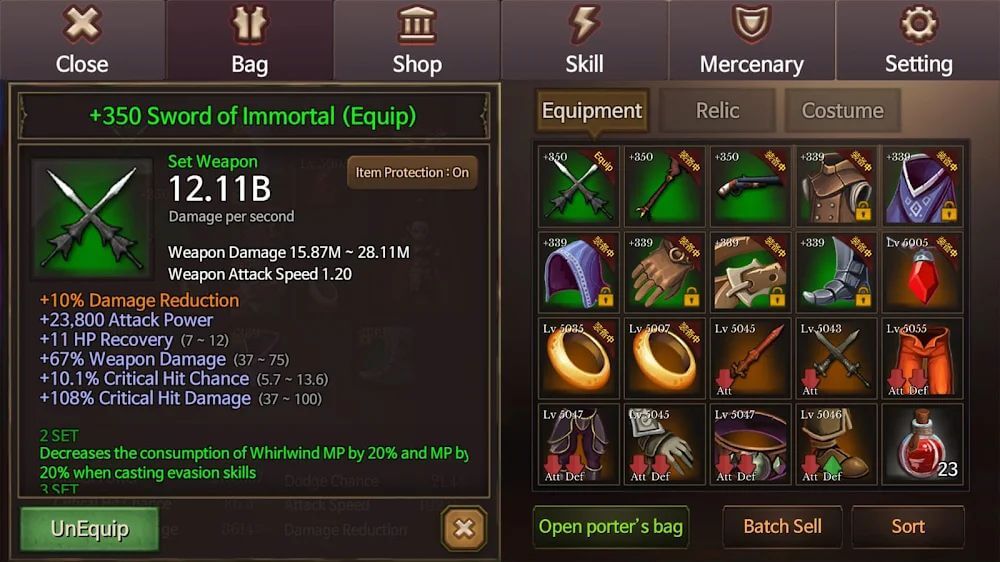Screen dimensions: 1000x562
Task: Switch to the Relic tab
Action: point(717,111)
